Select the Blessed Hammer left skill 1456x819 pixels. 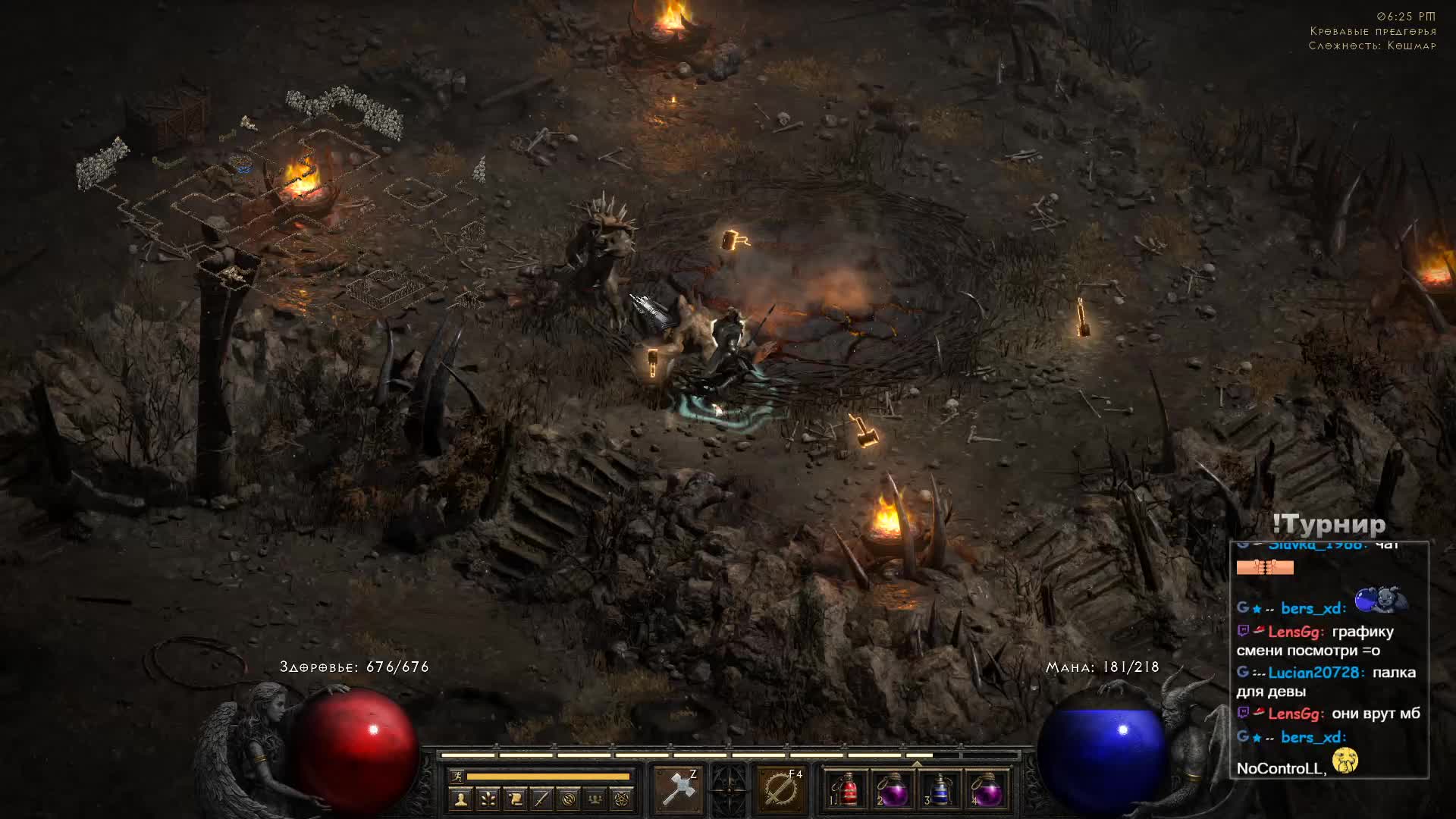[677, 789]
